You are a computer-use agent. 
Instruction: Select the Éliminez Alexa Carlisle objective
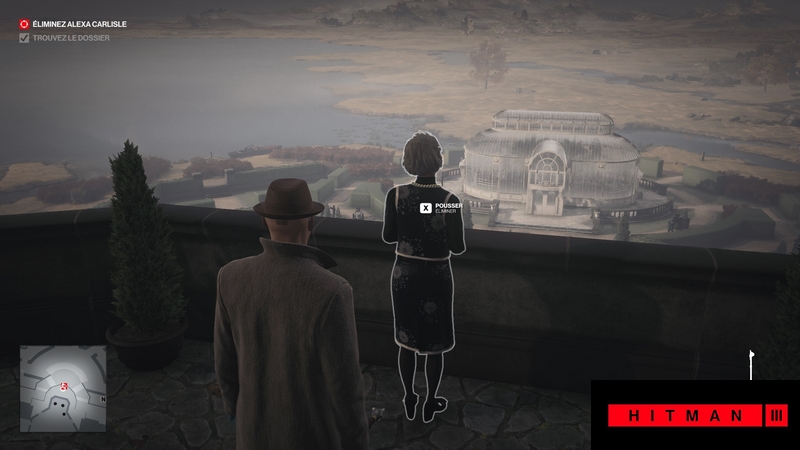(79, 23)
